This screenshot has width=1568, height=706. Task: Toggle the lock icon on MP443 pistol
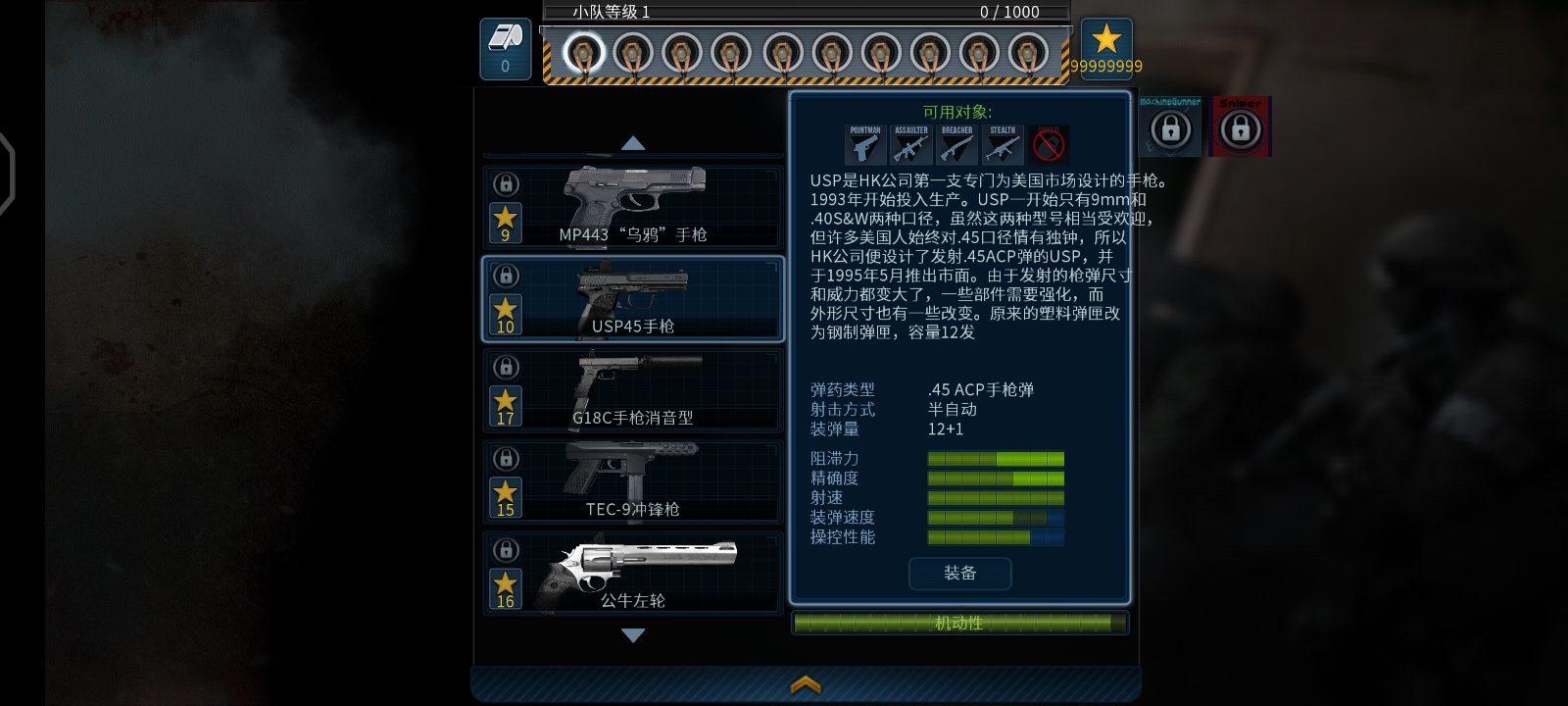click(x=506, y=185)
